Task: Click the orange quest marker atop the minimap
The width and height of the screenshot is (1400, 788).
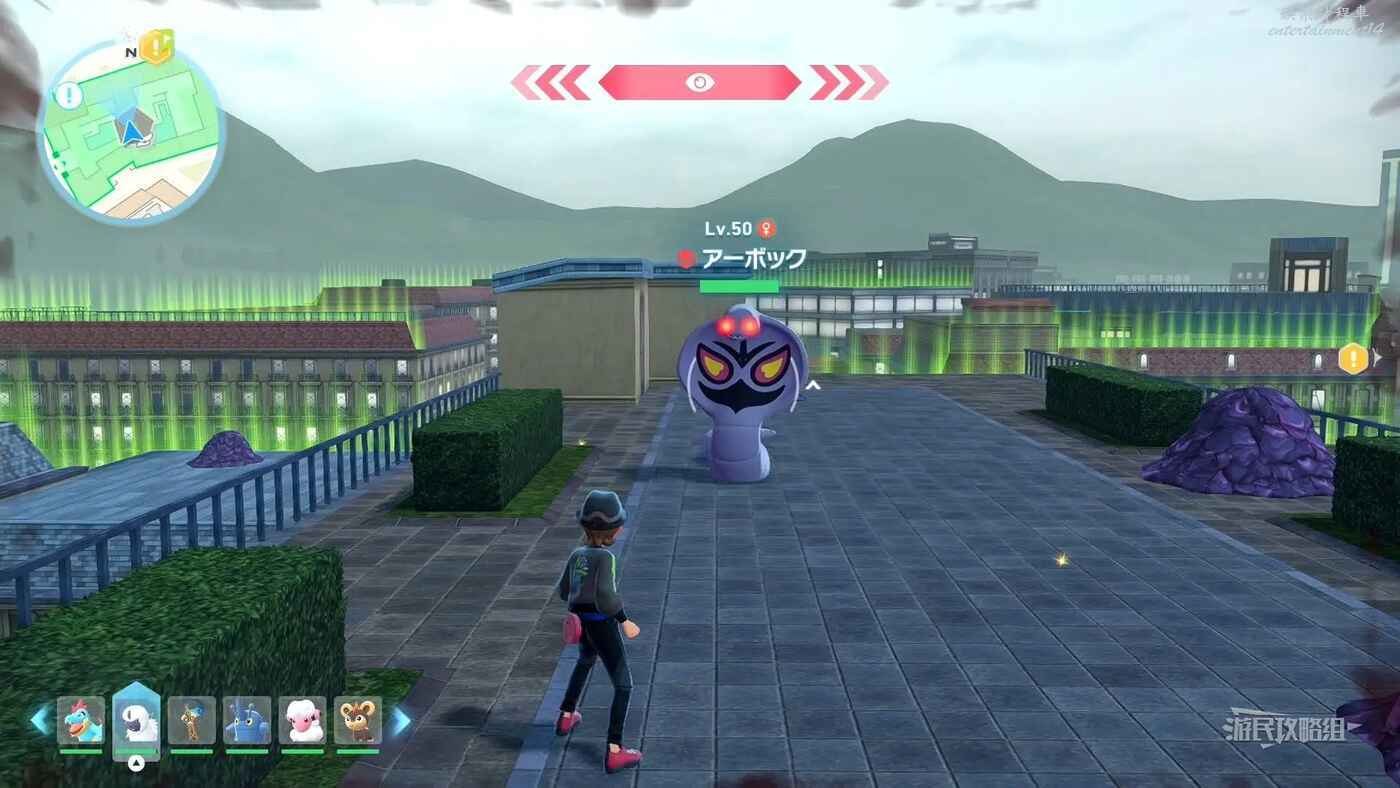Action: point(156,46)
